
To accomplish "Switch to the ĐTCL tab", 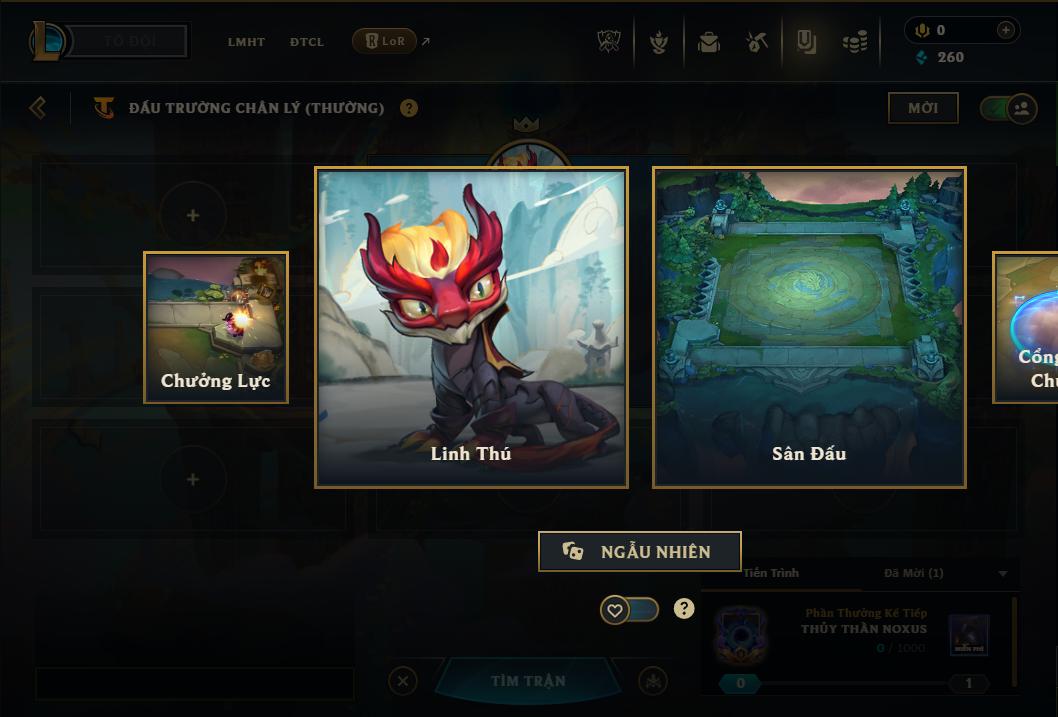I will tap(307, 42).
